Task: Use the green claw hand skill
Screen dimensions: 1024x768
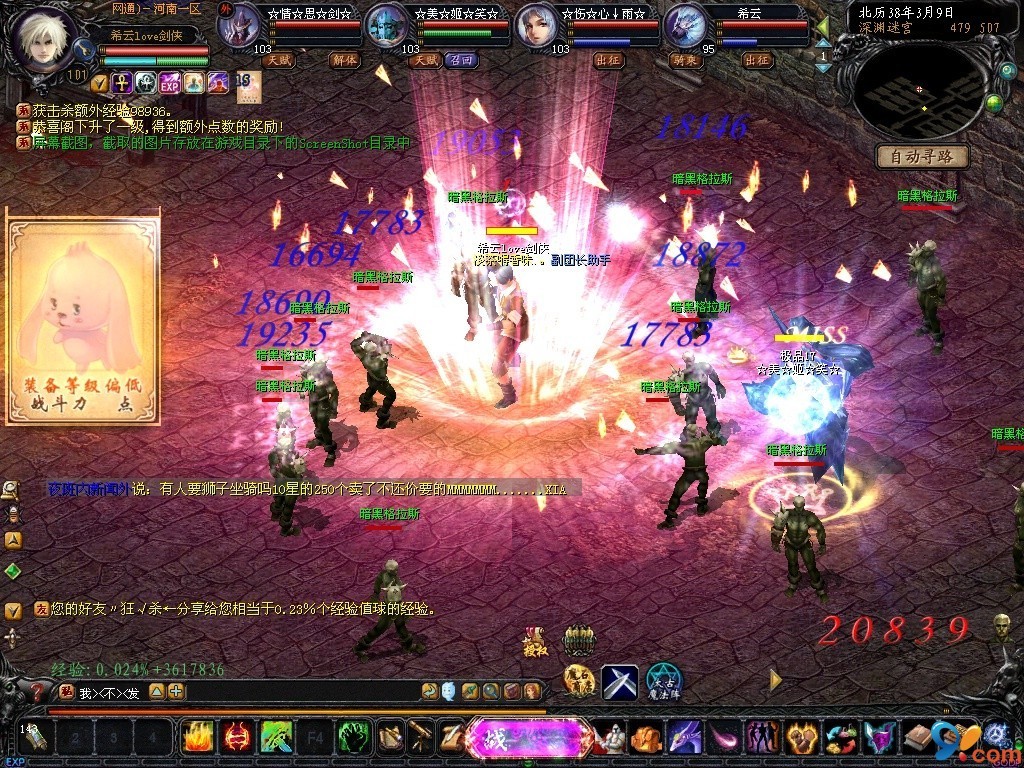Action: 353,738
